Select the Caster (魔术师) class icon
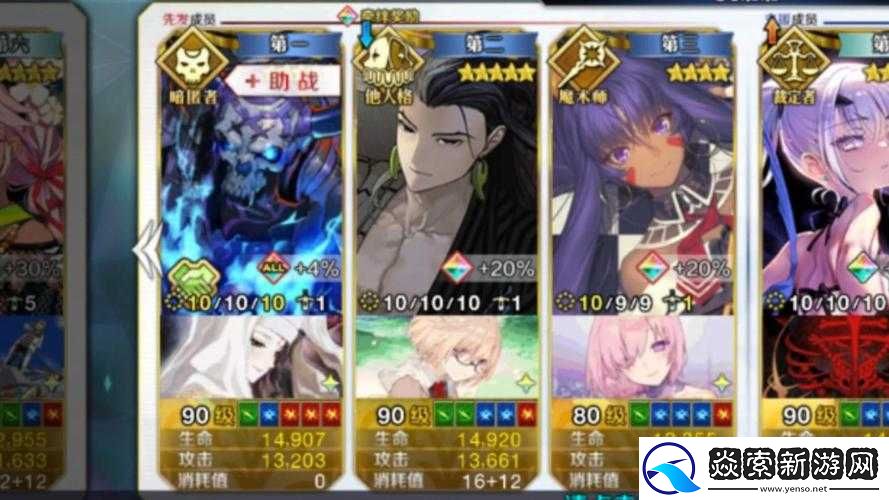 coord(582,64)
